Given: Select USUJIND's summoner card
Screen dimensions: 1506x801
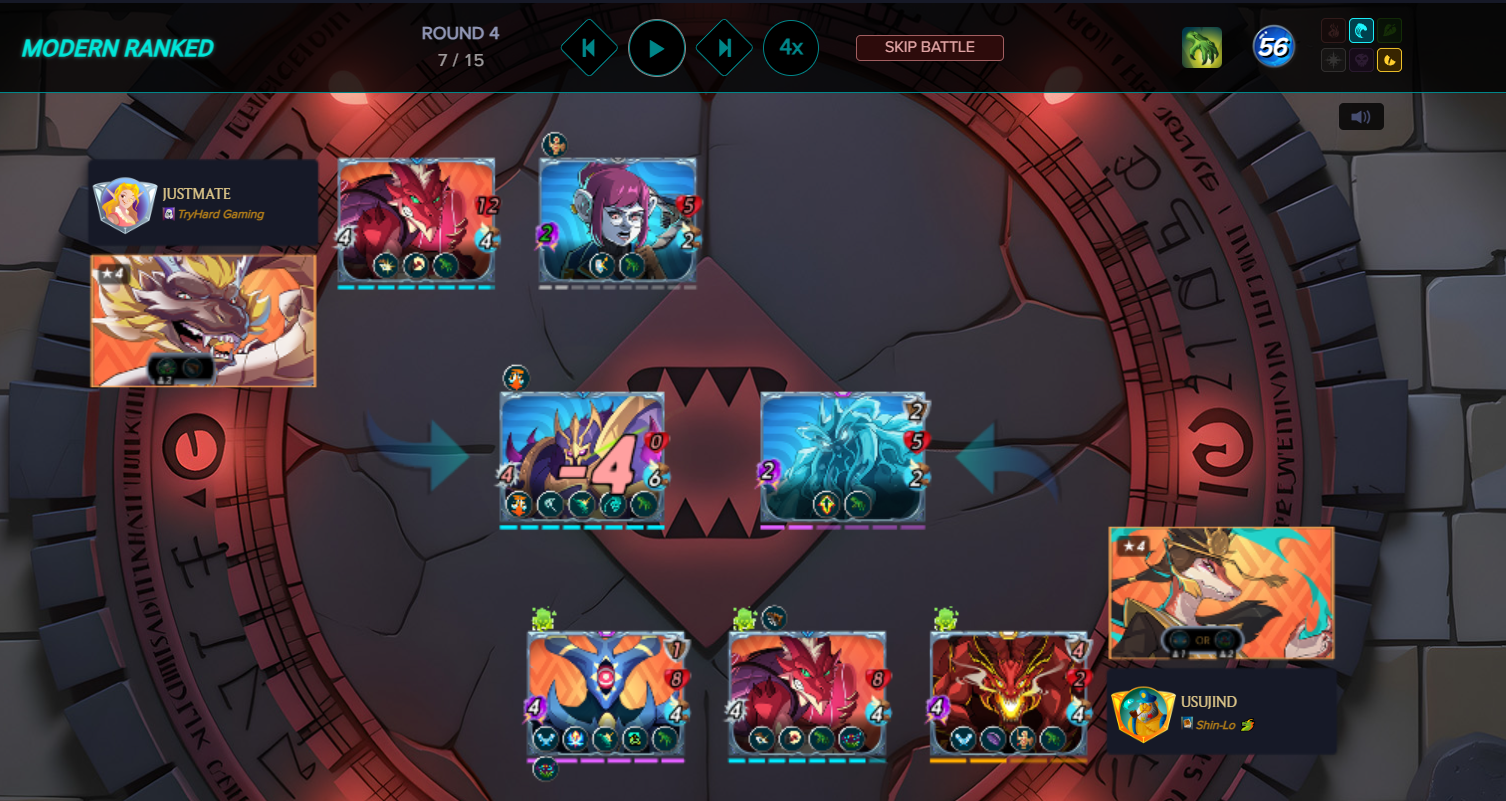Looking at the screenshot, I should 1221,593.
